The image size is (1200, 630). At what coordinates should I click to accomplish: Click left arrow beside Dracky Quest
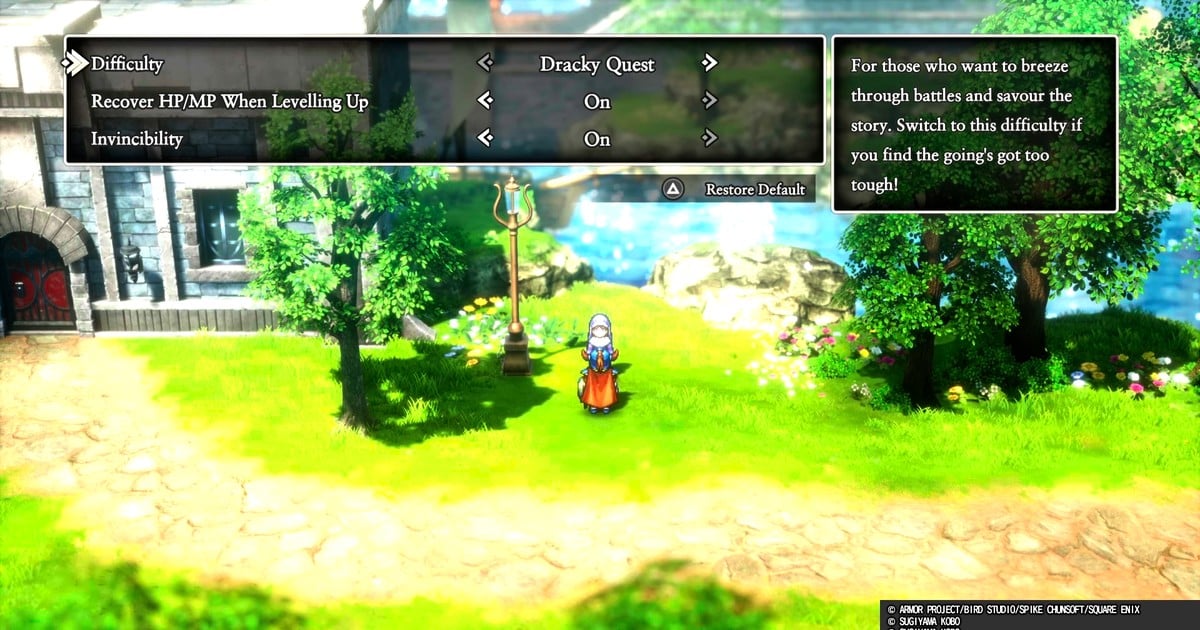[x=485, y=63]
